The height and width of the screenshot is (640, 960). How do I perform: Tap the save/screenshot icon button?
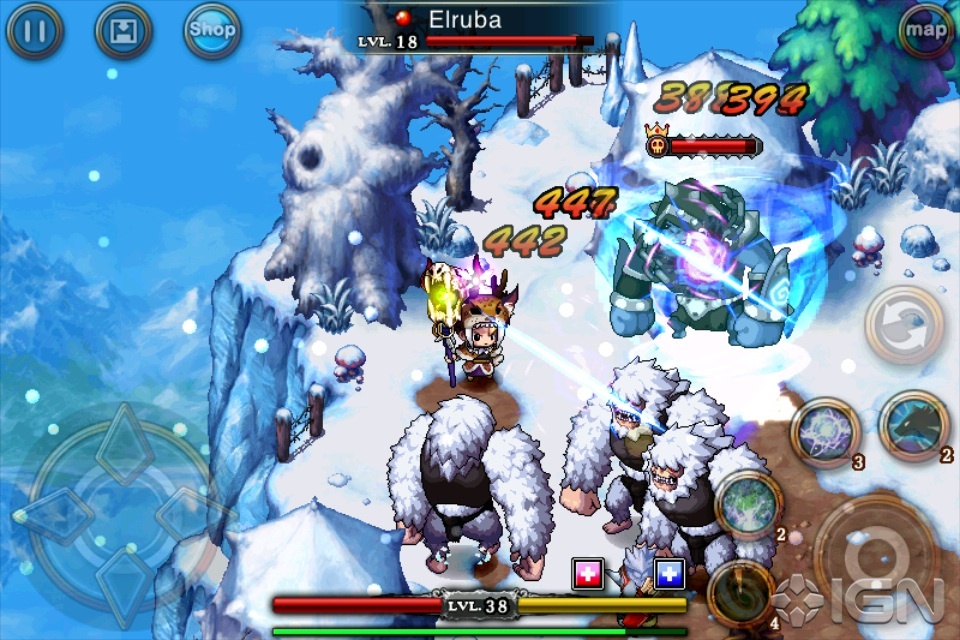coord(123,32)
